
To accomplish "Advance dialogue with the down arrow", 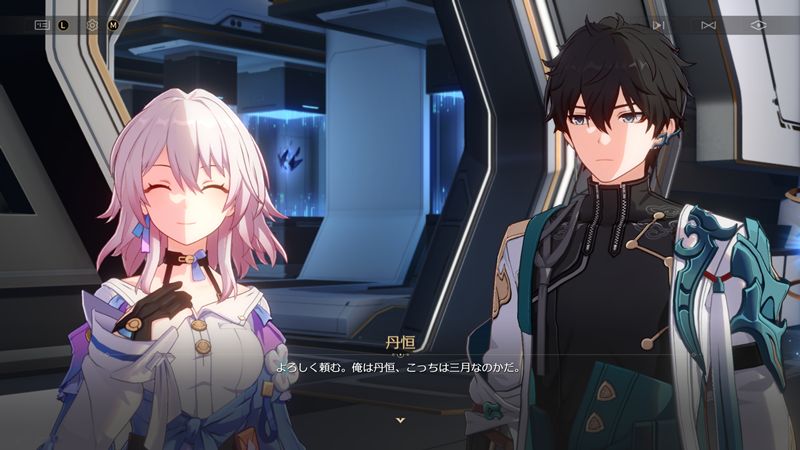I will coord(400,420).
